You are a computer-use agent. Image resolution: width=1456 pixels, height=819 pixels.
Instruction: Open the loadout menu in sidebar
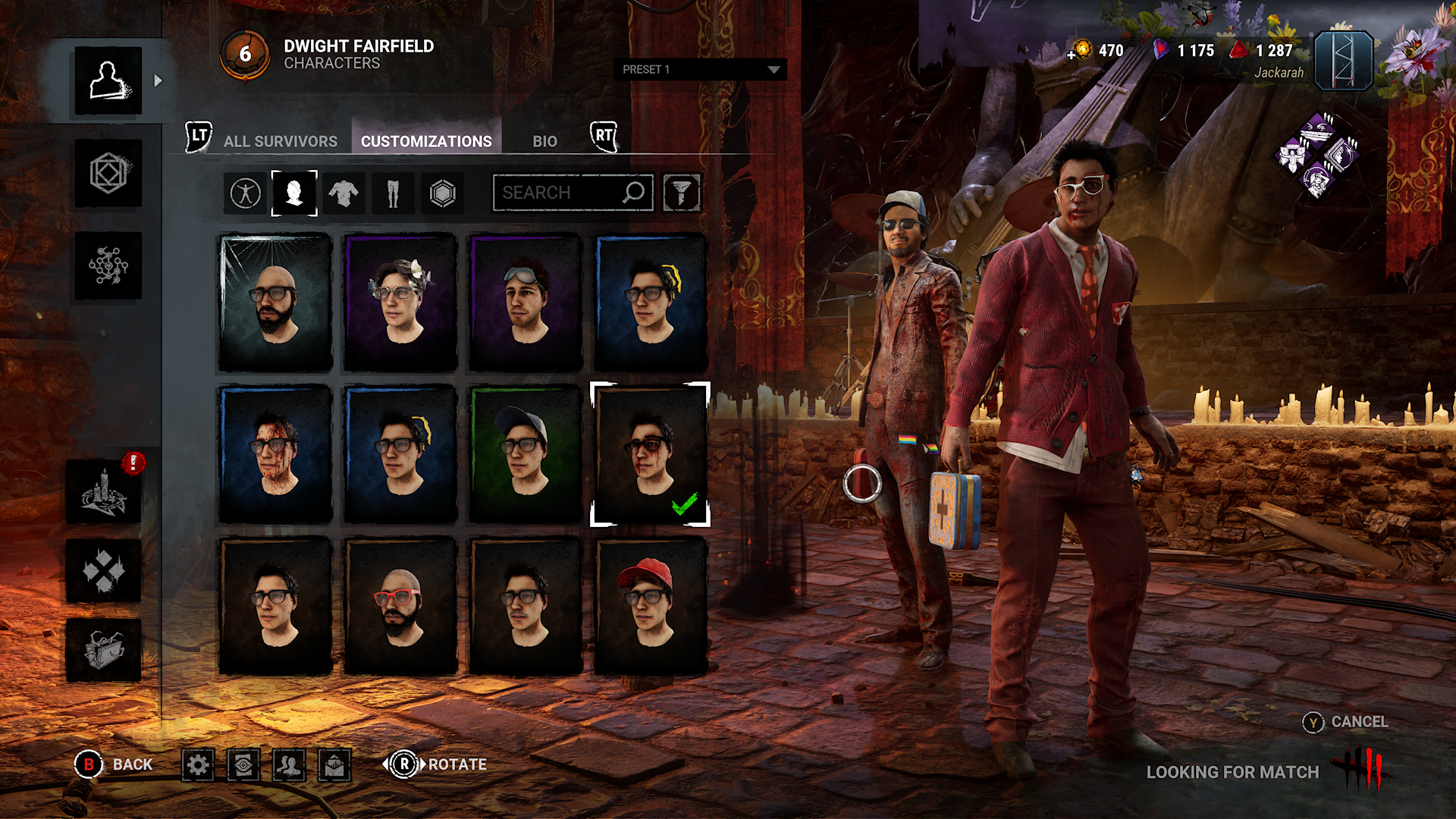108,174
